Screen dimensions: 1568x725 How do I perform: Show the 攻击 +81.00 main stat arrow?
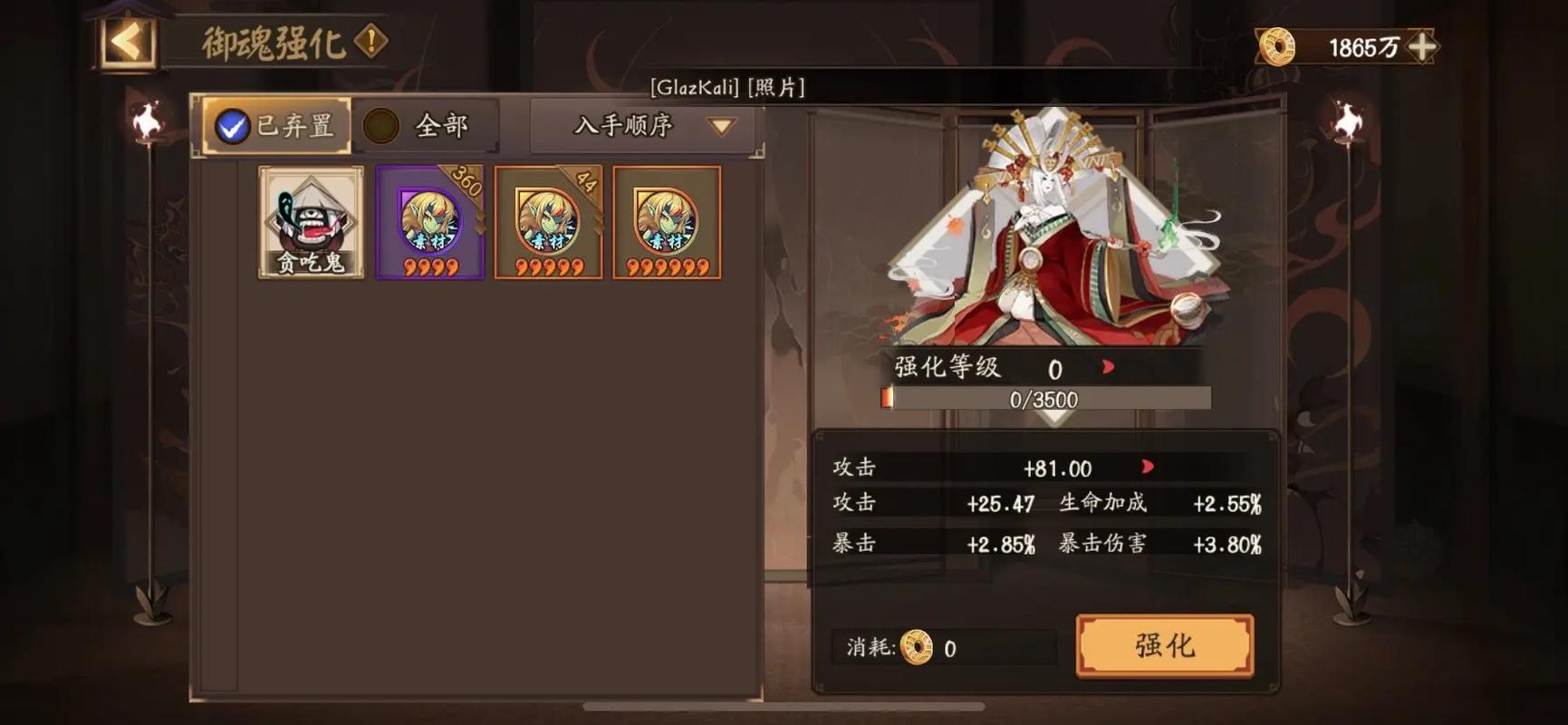1148,467
